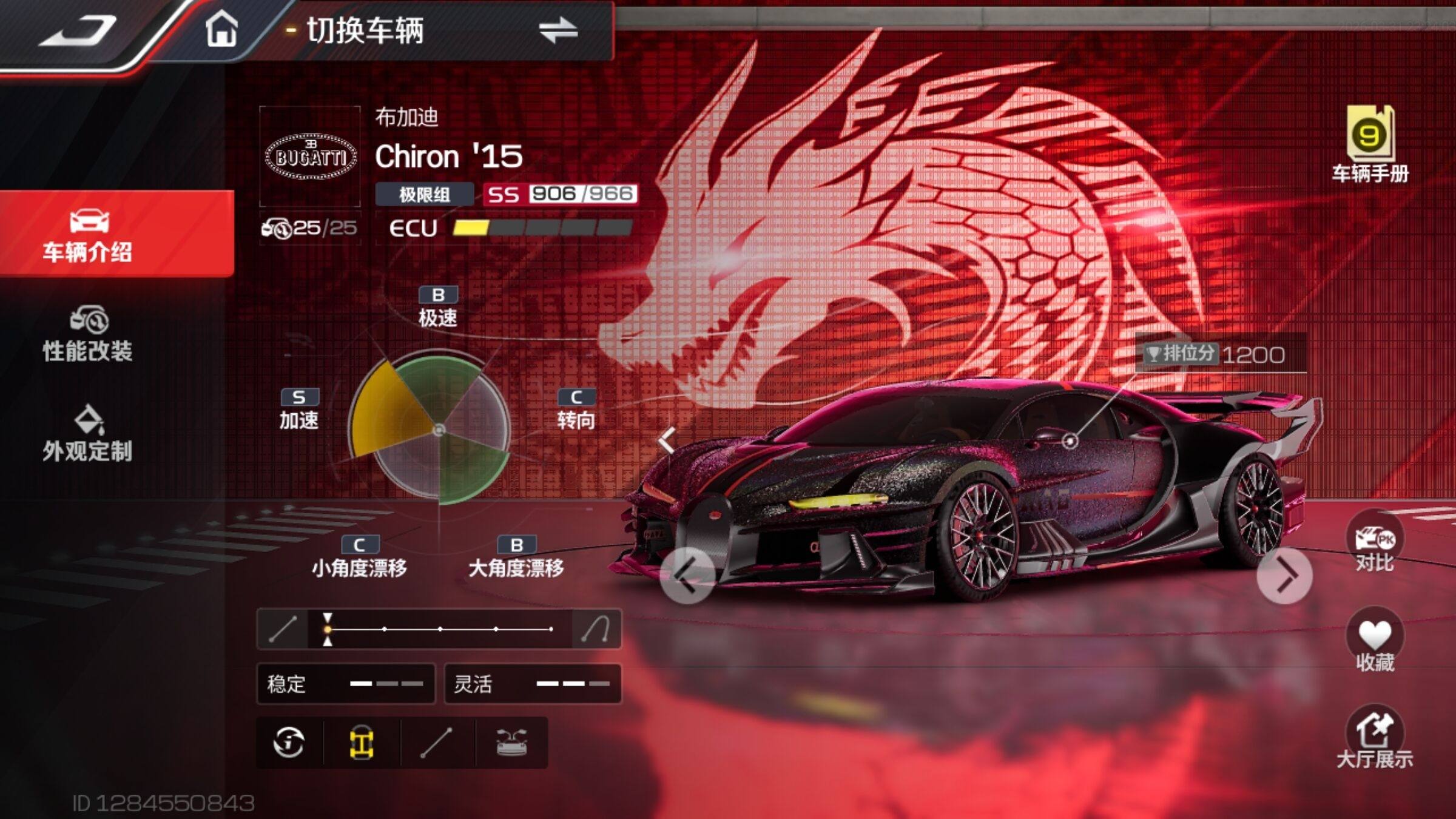Click the curved line icon beside slider
1456x819 pixels.
pos(596,629)
